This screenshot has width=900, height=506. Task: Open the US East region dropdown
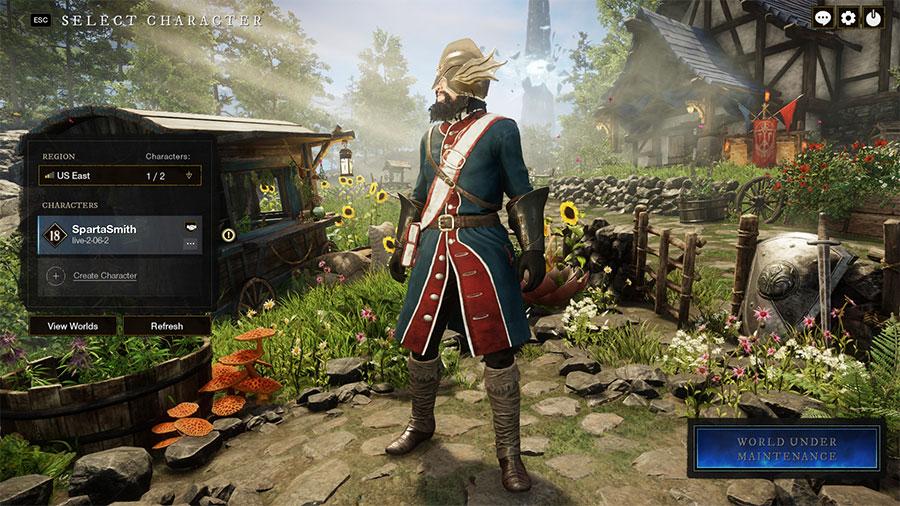120,175
